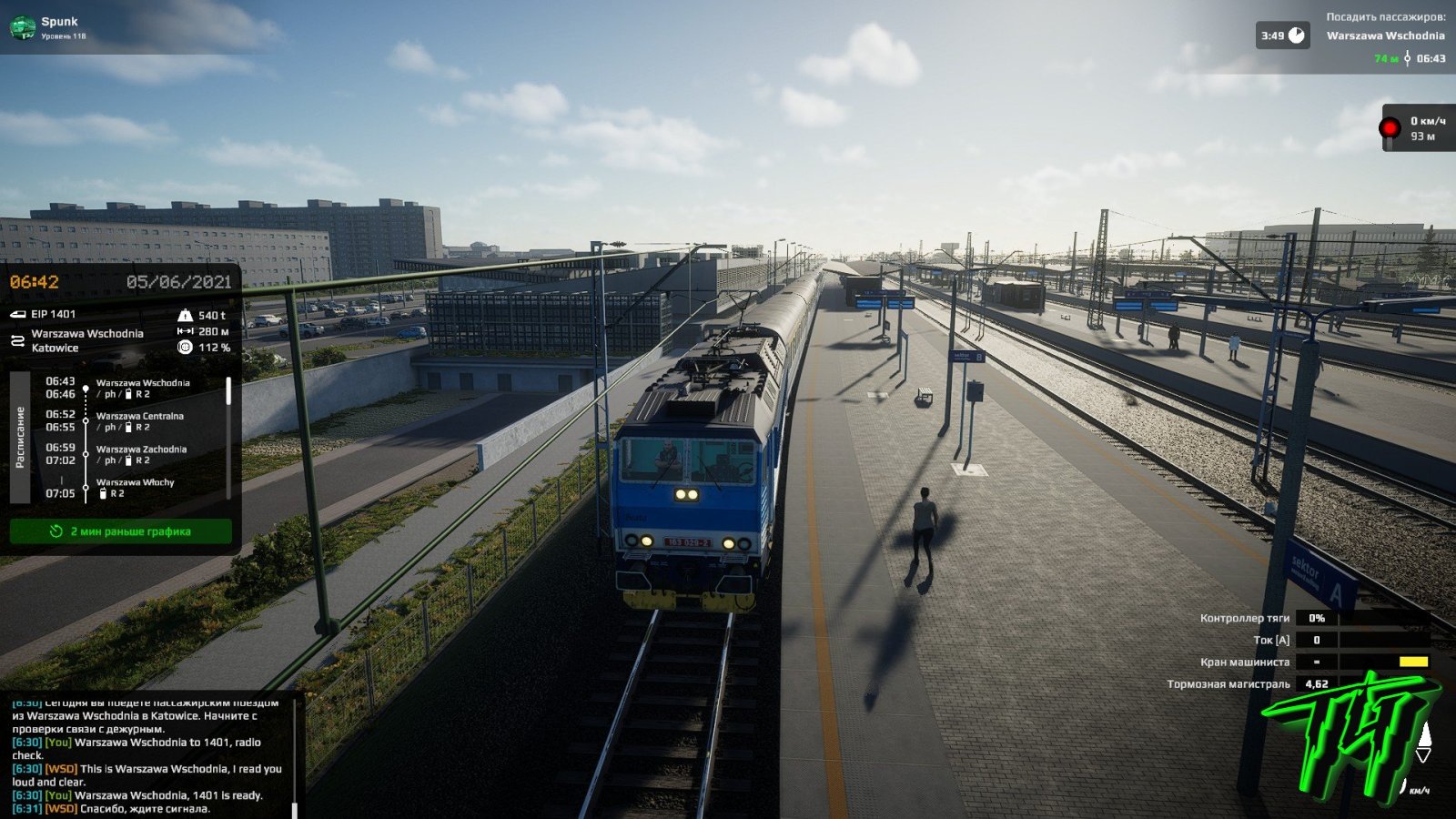Screen dimensions: 1456x819
Task: Select the Warszawa Zachodnia timetable stop
Action: (141, 449)
